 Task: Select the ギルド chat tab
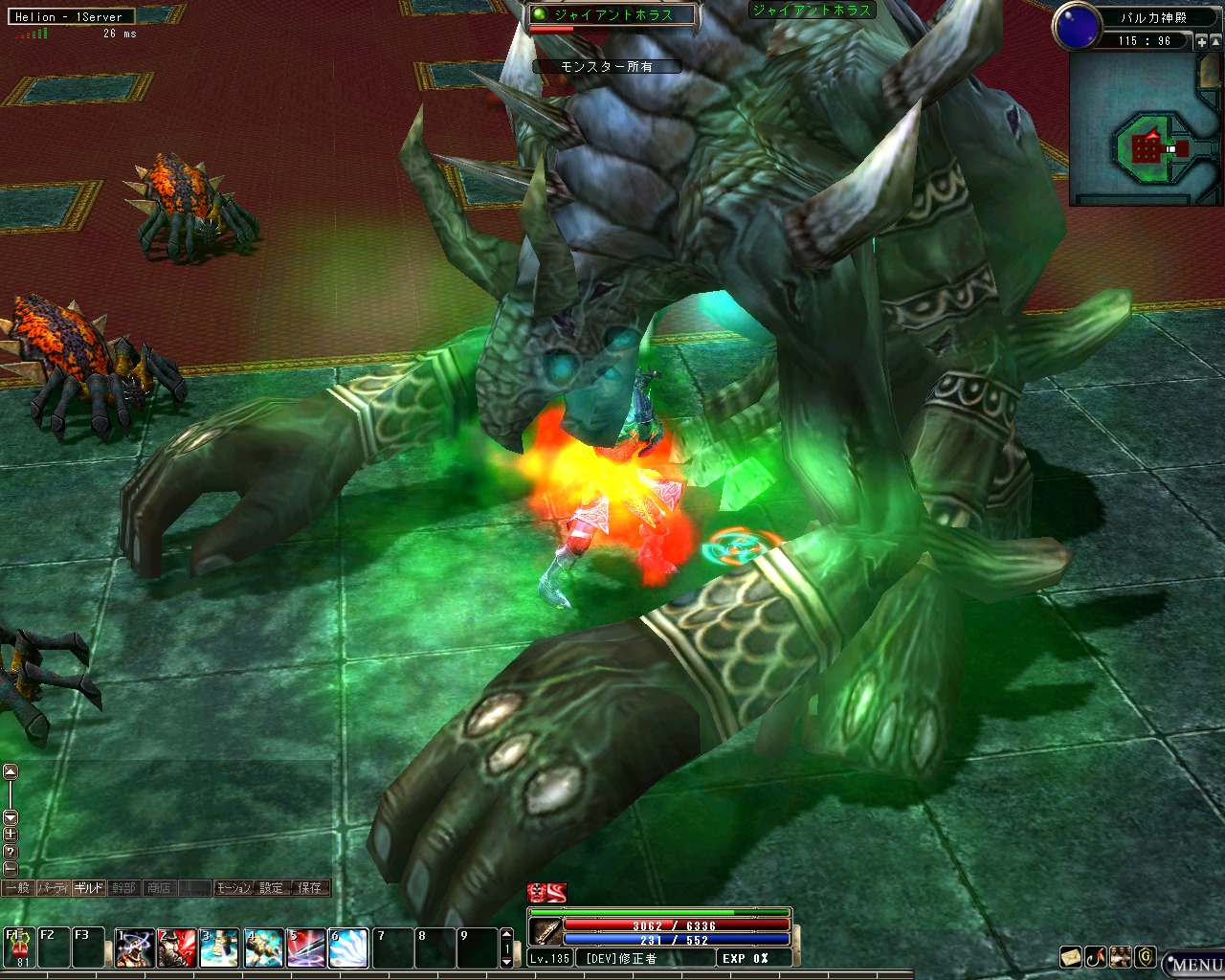[x=89, y=888]
